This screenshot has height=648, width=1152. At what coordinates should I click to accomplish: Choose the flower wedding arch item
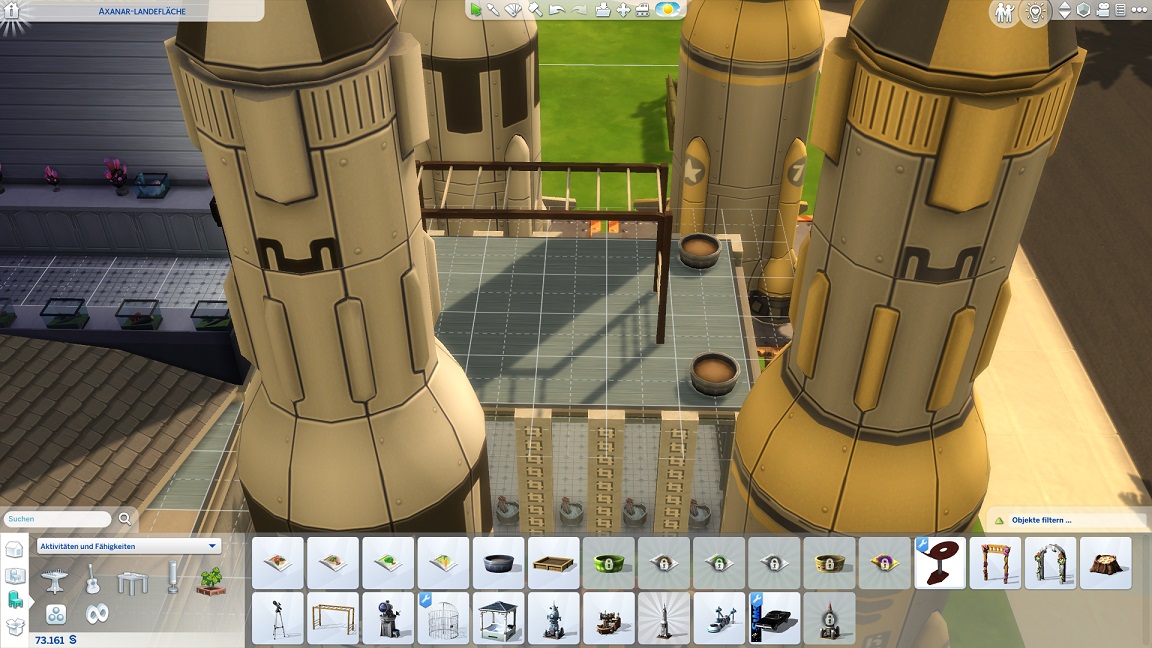1050,563
